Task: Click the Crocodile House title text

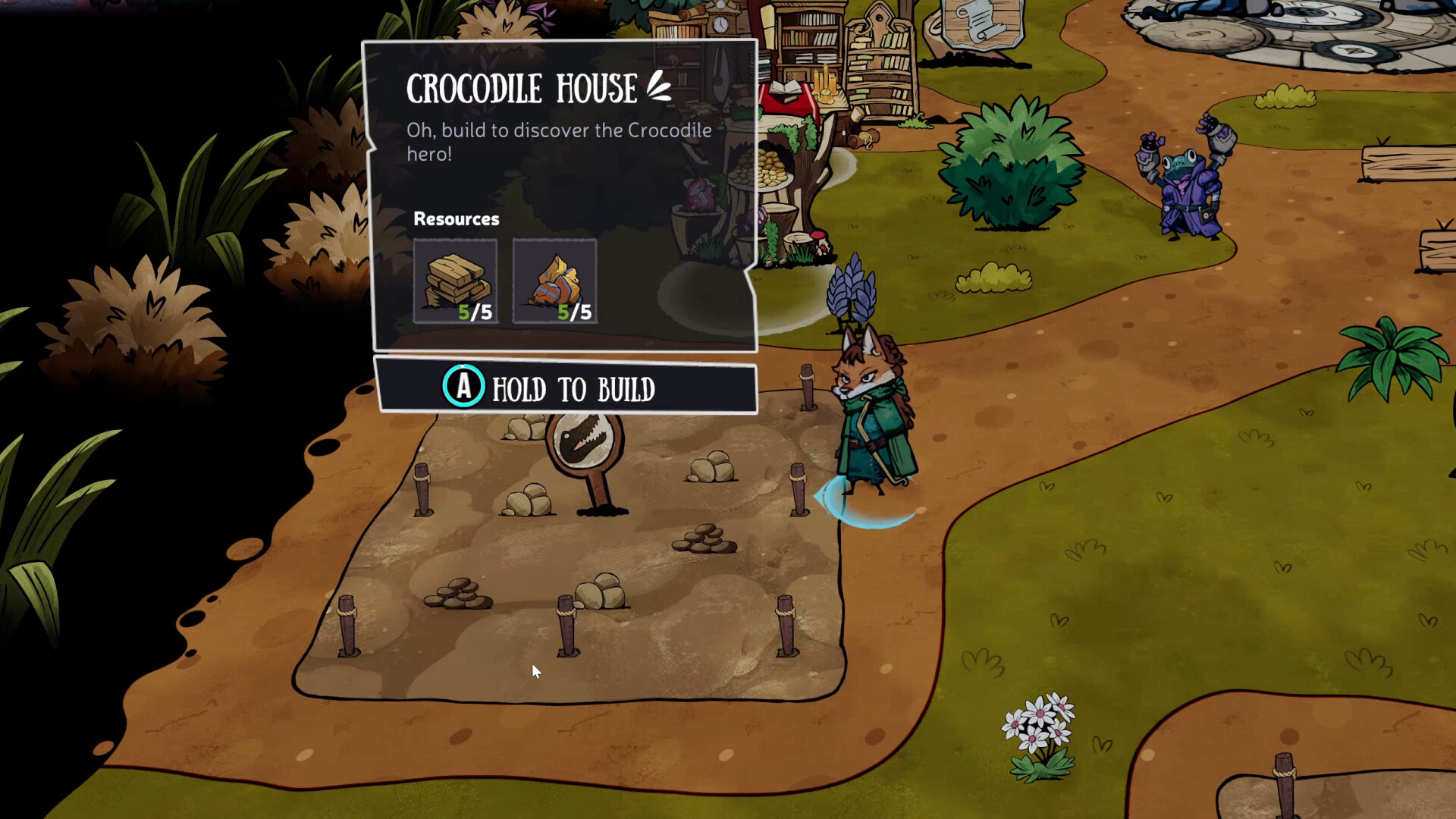Action: click(x=521, y=87)
